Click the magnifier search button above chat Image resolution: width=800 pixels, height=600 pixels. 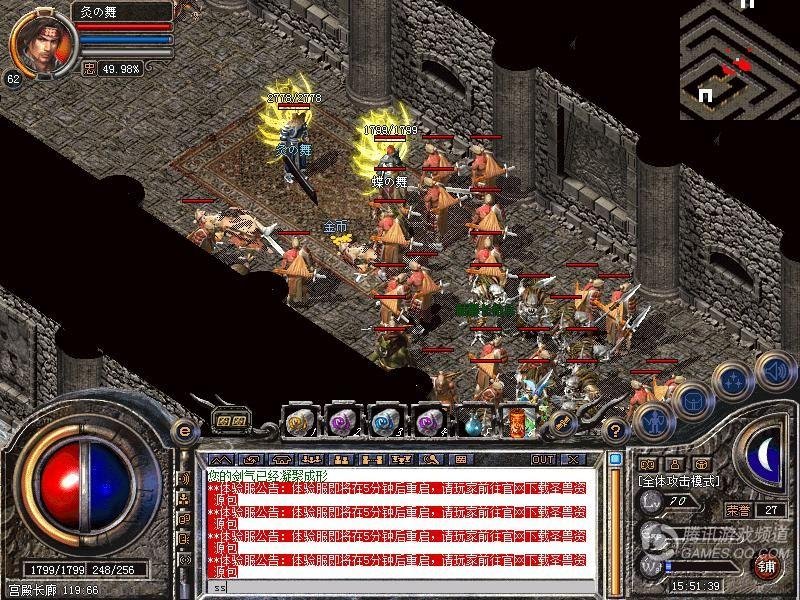click(432, 459)
